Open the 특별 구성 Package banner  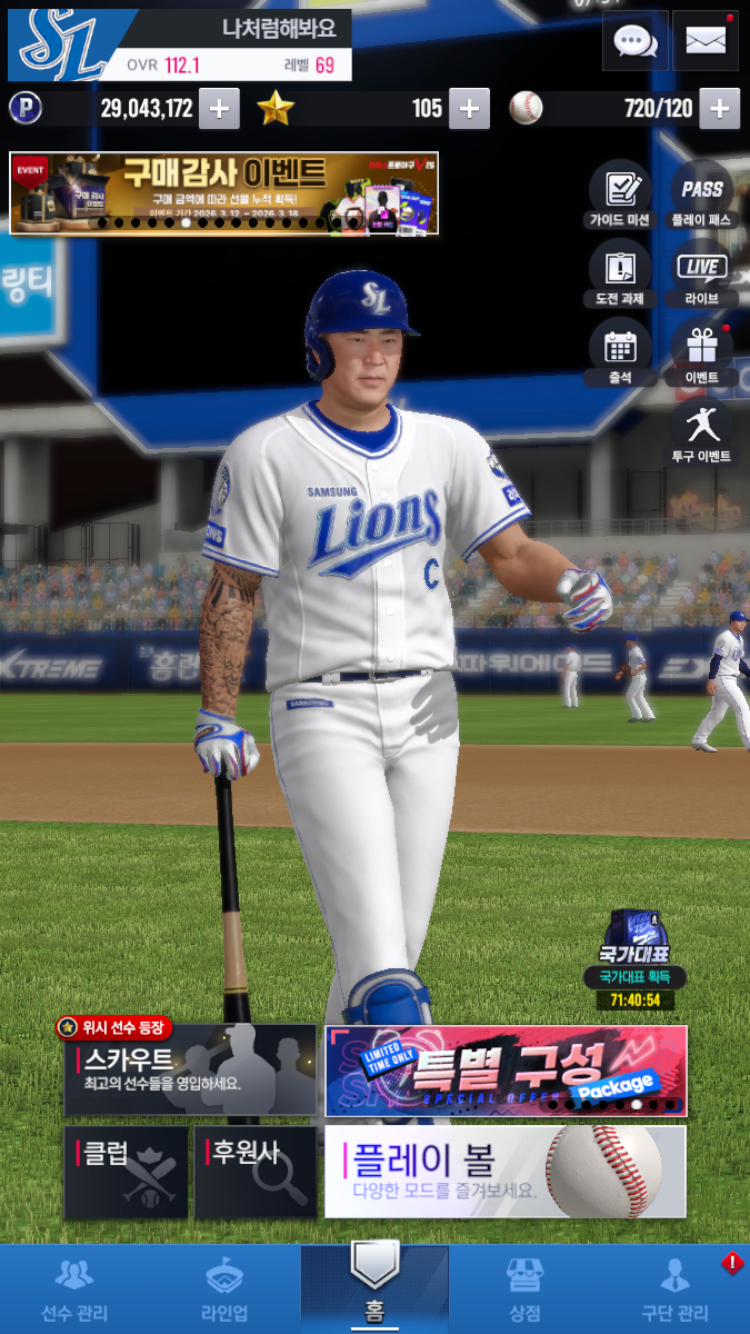pyautogui.click(x=506, y=1070)
